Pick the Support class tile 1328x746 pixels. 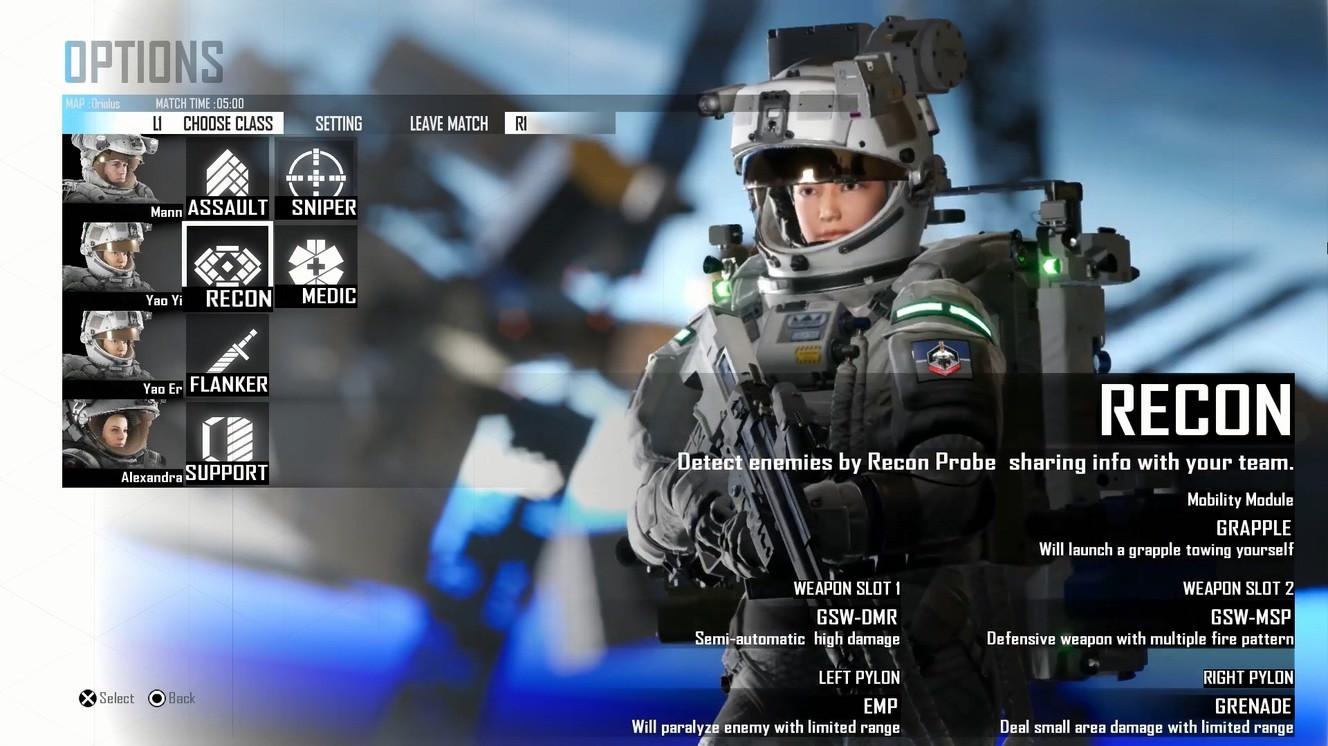coord(227,443)
